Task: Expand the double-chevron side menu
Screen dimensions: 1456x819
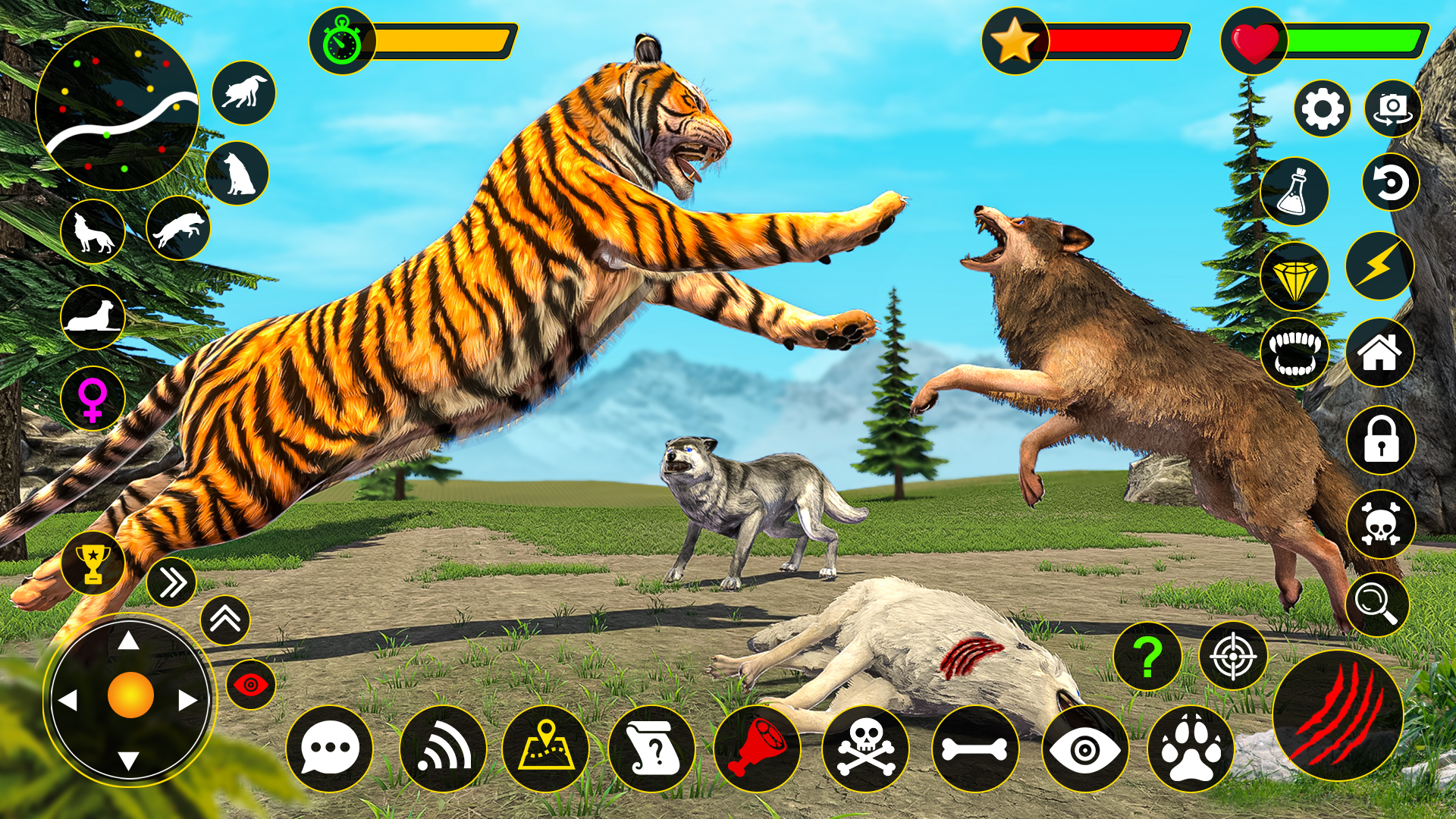Action: (x=173, y=580)
